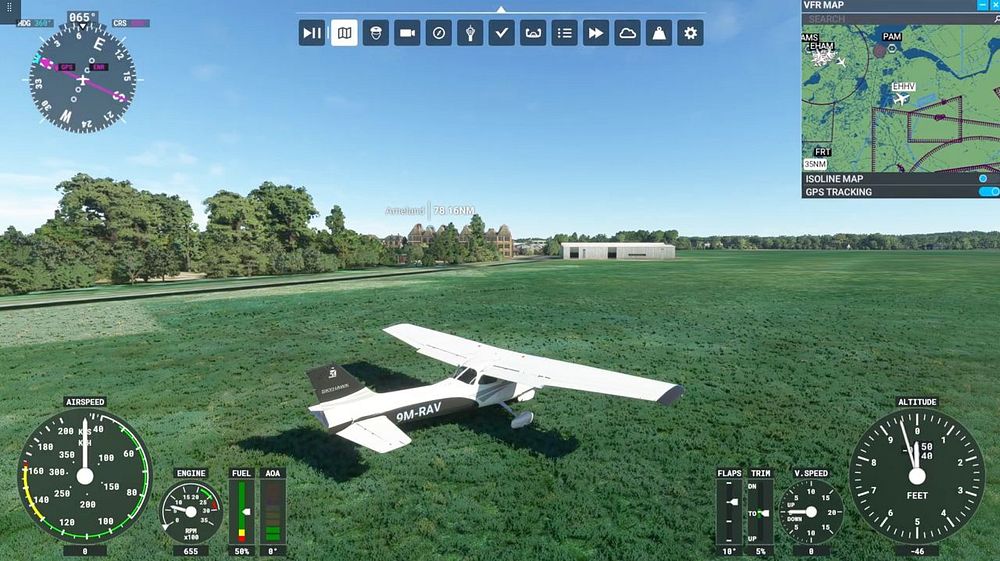Open the camera options panel

tap(407, 33)
